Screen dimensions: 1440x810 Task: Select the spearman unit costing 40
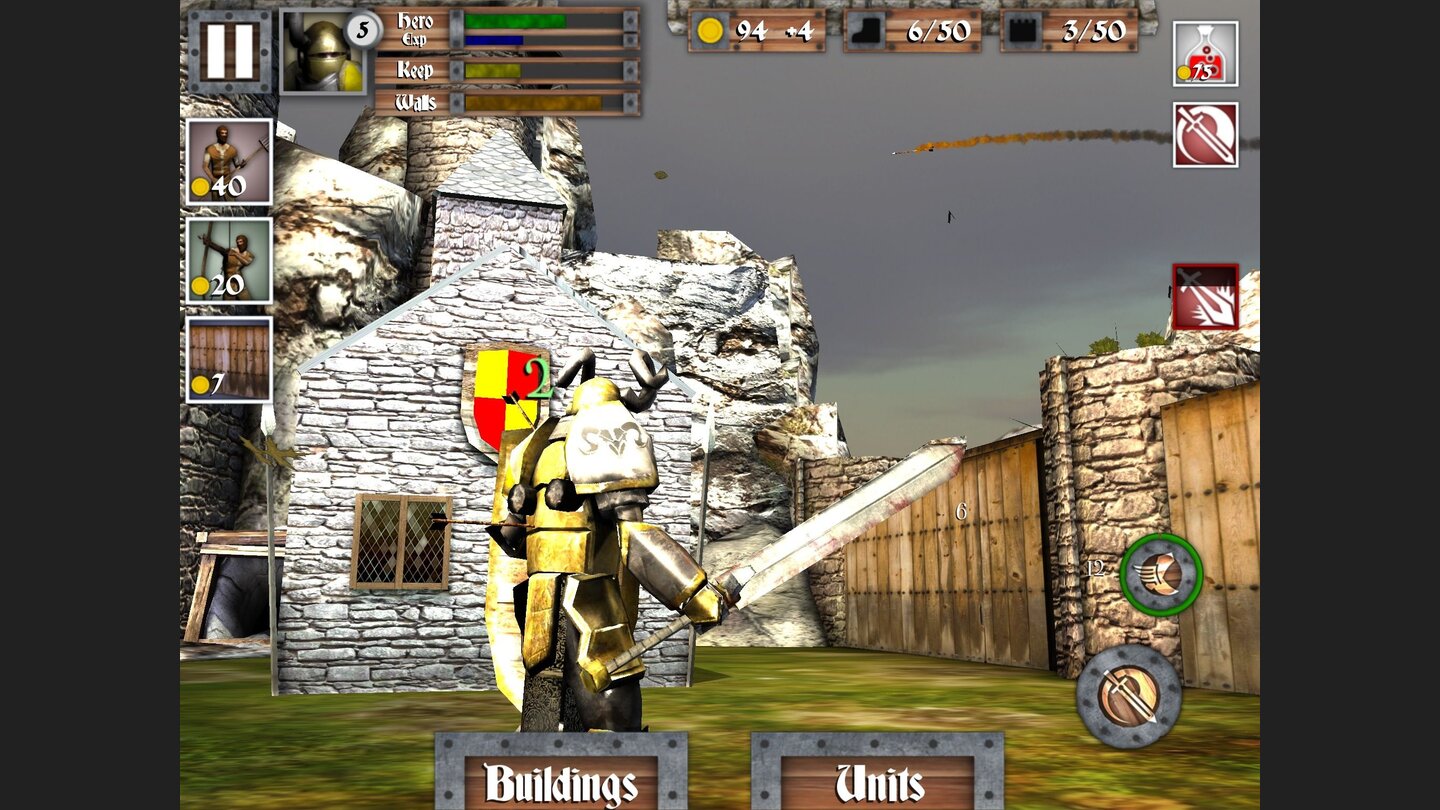point(228,163)
